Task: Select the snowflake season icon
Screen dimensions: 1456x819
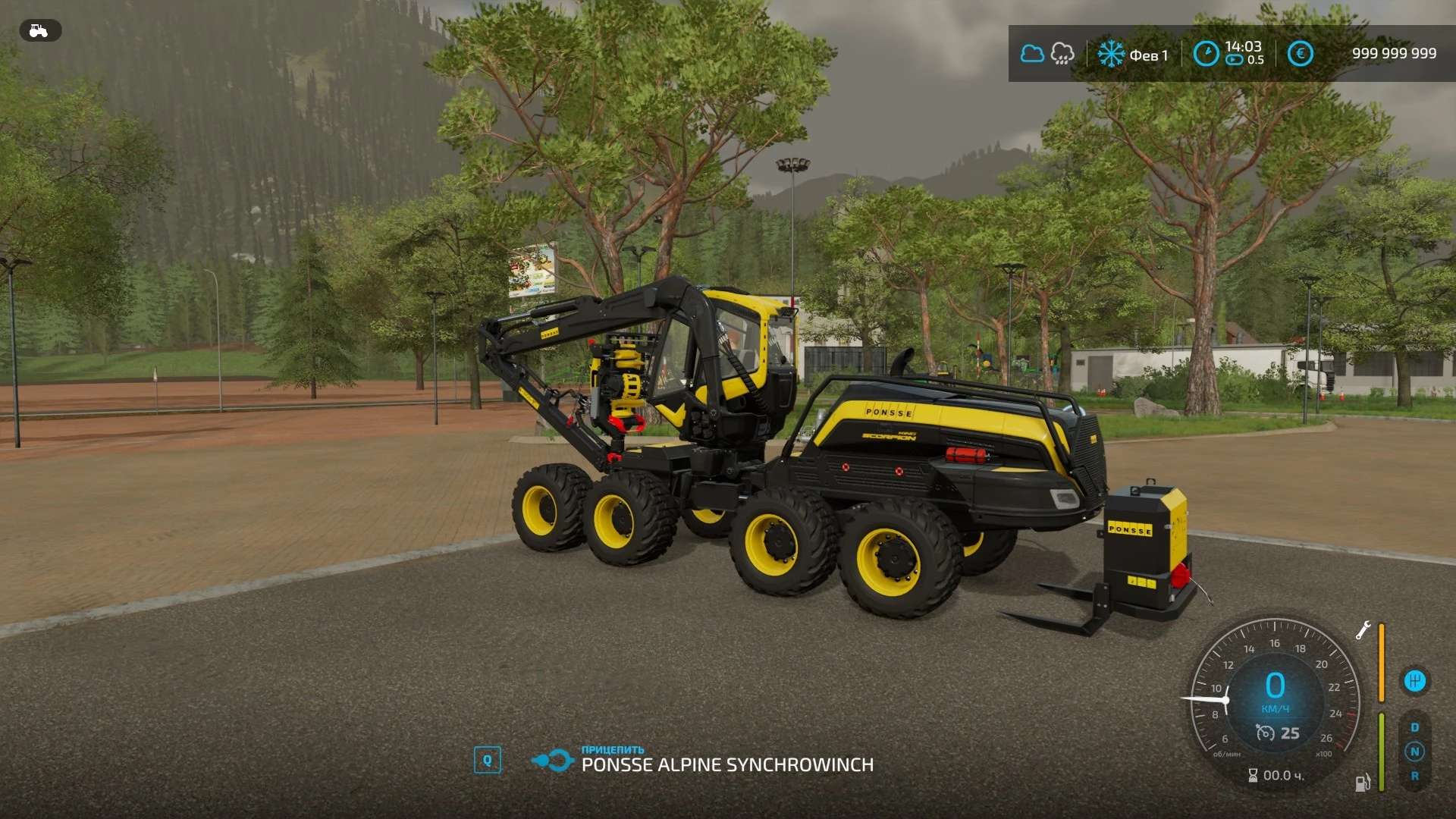Action: point(1111,54)
